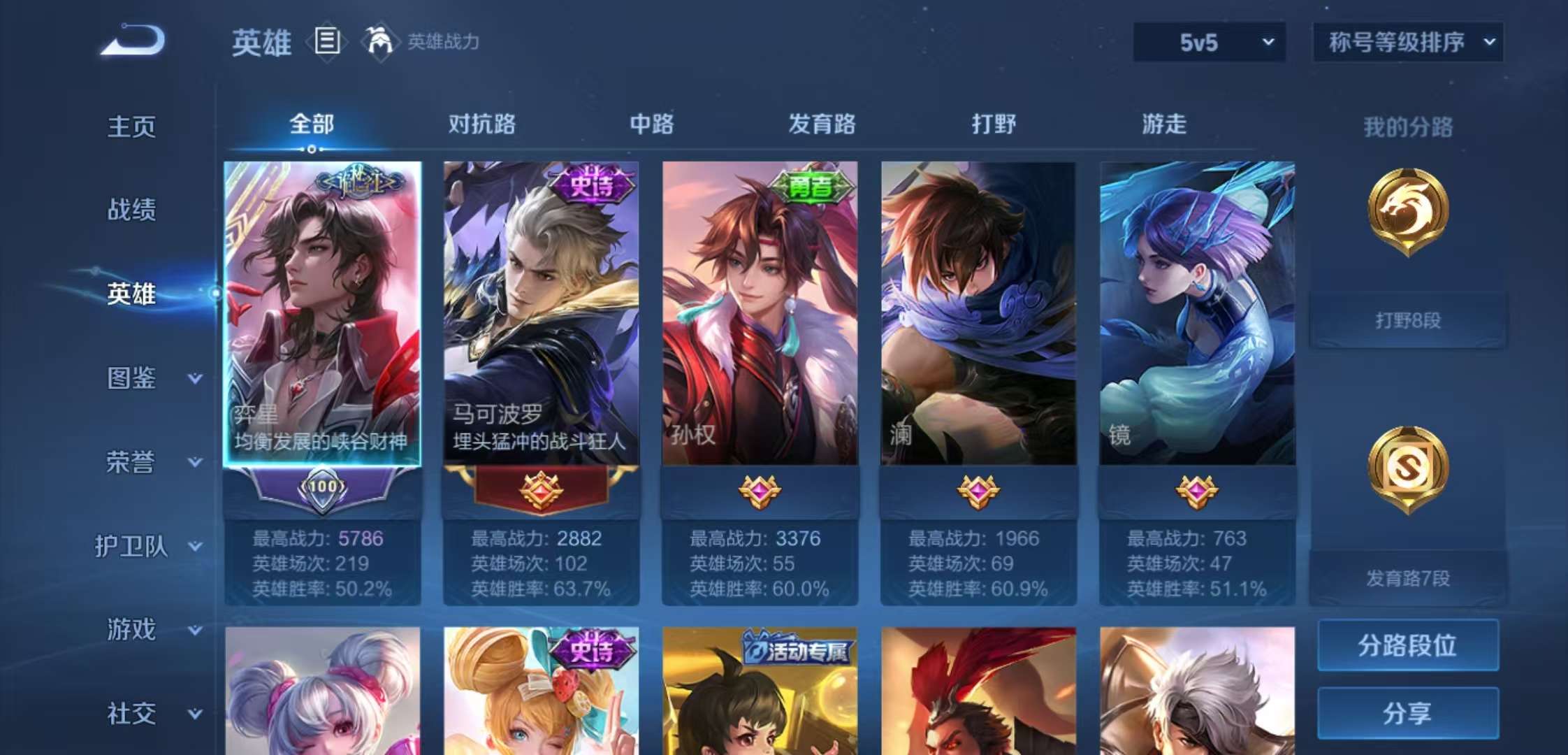Open the 5v5 mode dropdown

[1208, 42]
